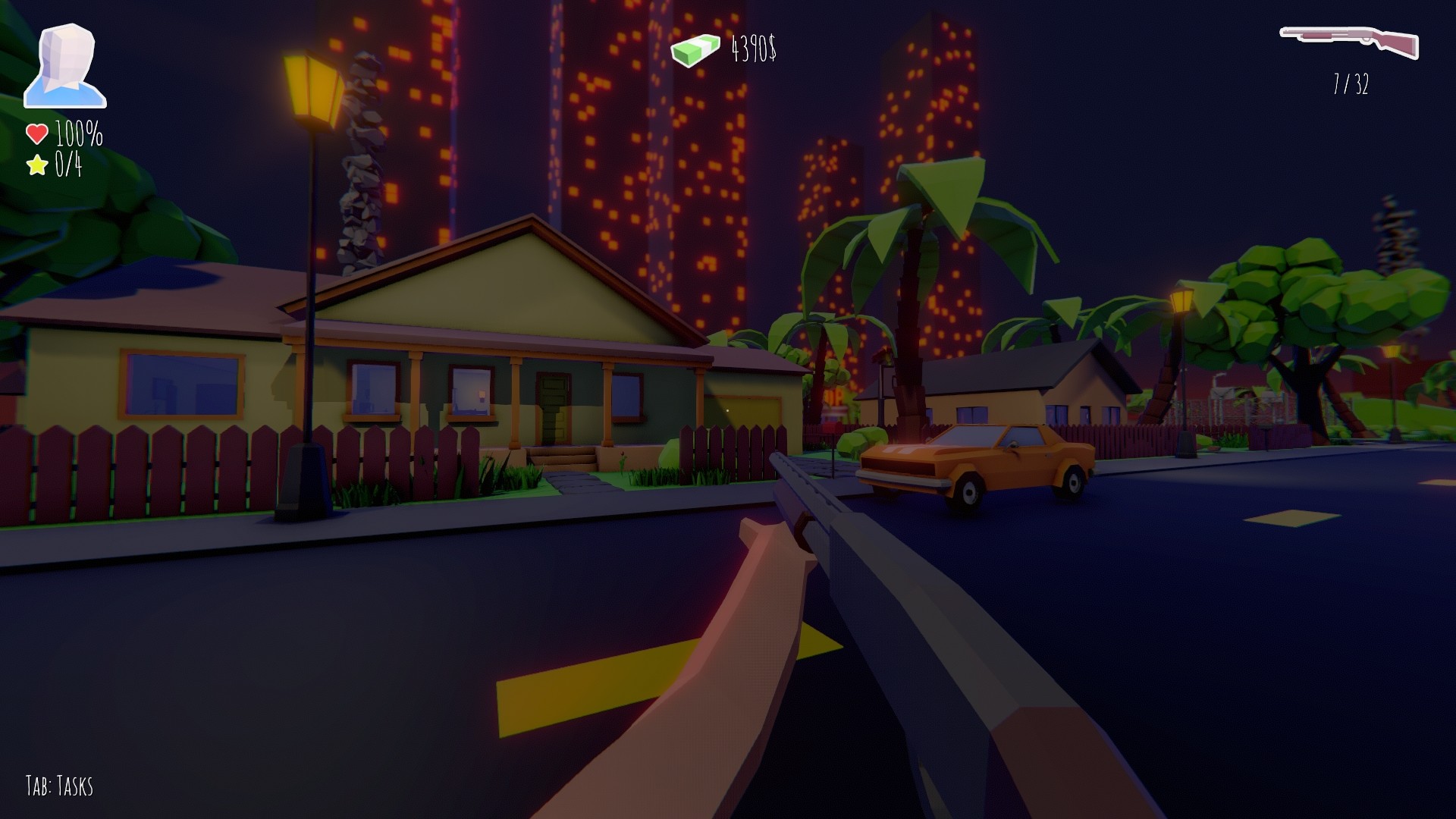Image resolution: width=1456 pixels, height=819 pixels.
Task: Click the red heart health icon
Action: [x=36, y=133]
